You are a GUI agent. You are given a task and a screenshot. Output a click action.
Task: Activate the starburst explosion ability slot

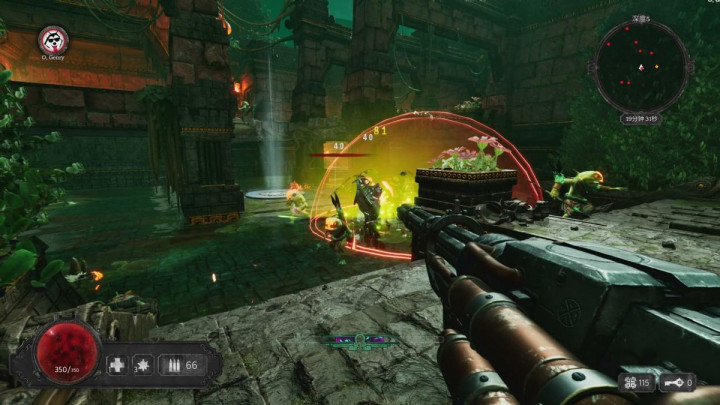[143, 365]
